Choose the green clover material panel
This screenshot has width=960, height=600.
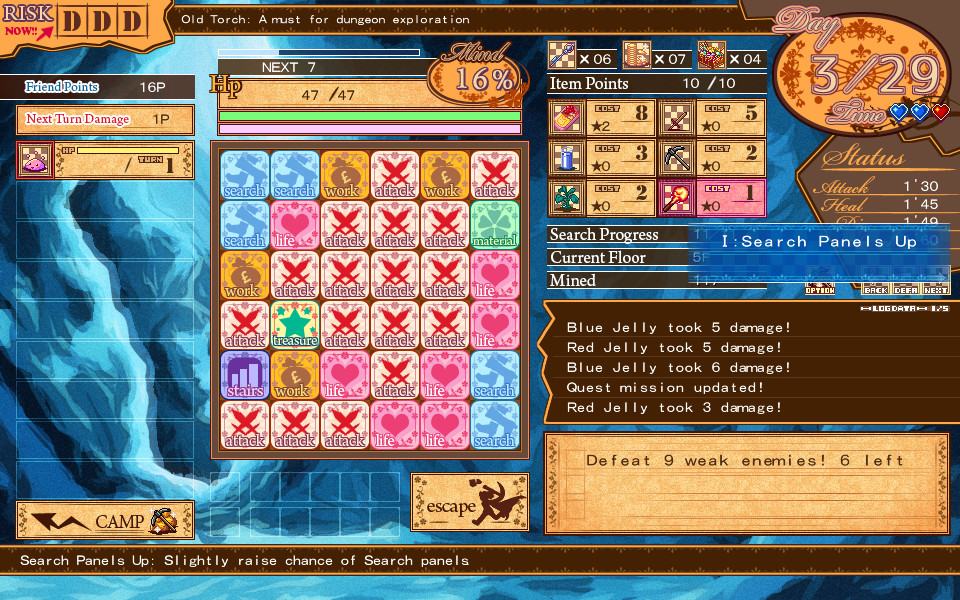(495, 225)
